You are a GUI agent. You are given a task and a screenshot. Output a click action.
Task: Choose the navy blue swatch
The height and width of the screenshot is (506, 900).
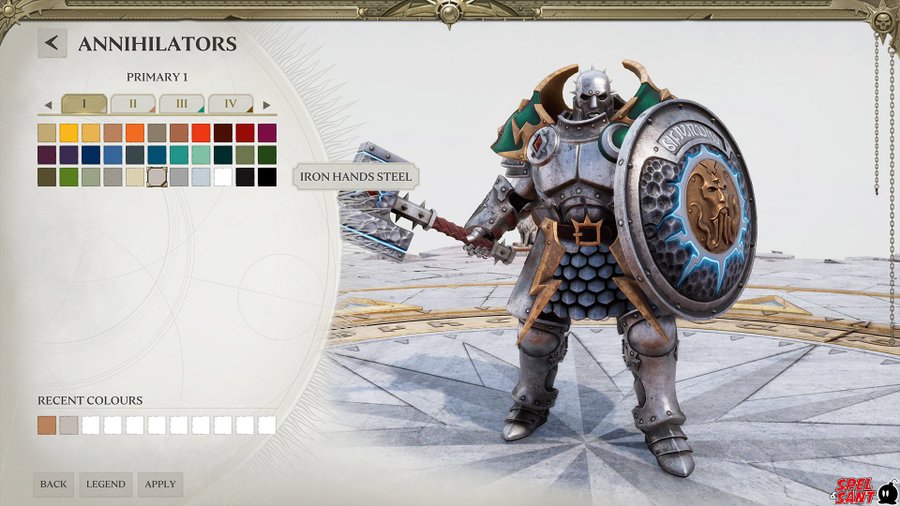click(x=91, y=155)
